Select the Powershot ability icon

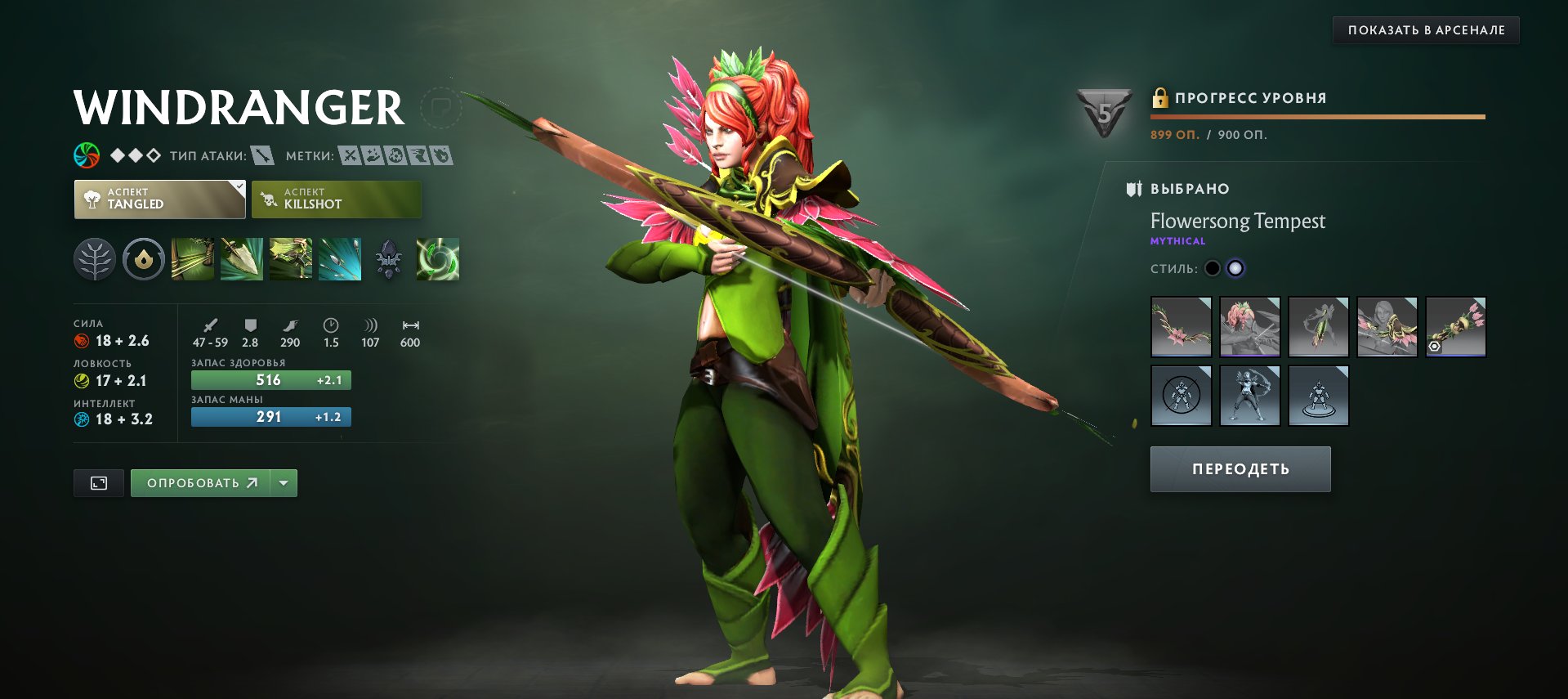coord(242,260)
